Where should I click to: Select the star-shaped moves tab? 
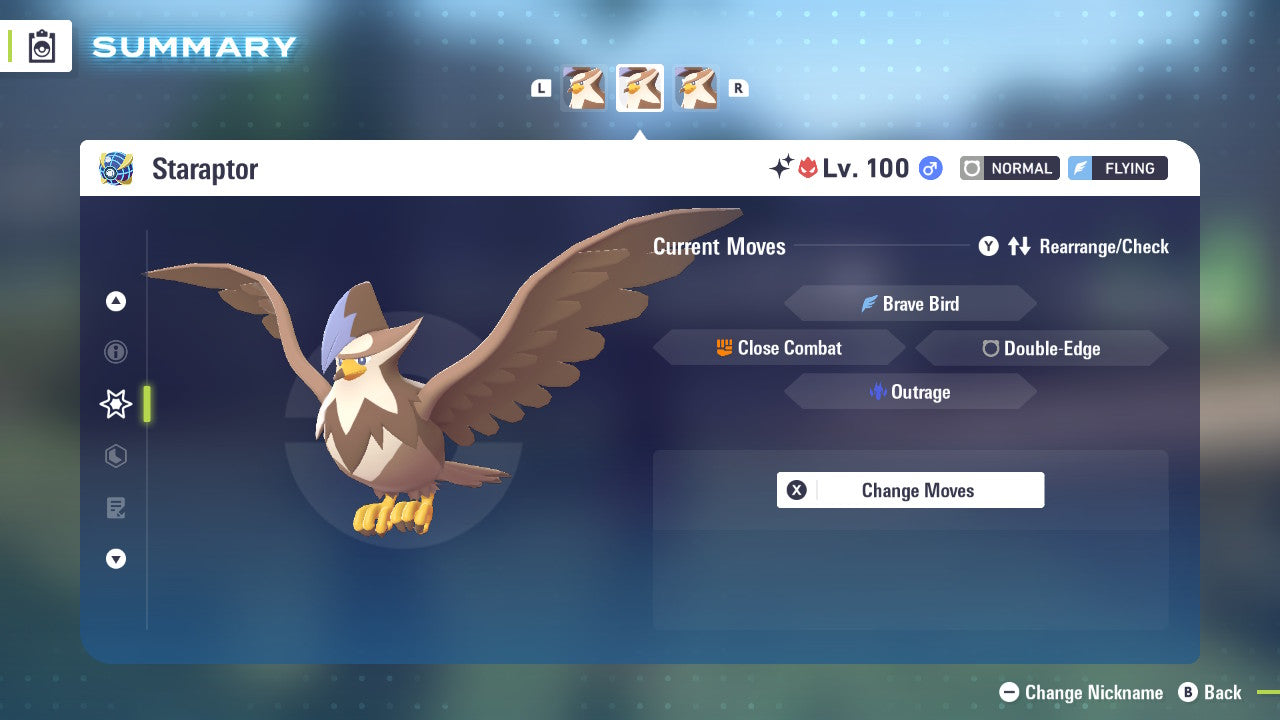pos(115,404)
